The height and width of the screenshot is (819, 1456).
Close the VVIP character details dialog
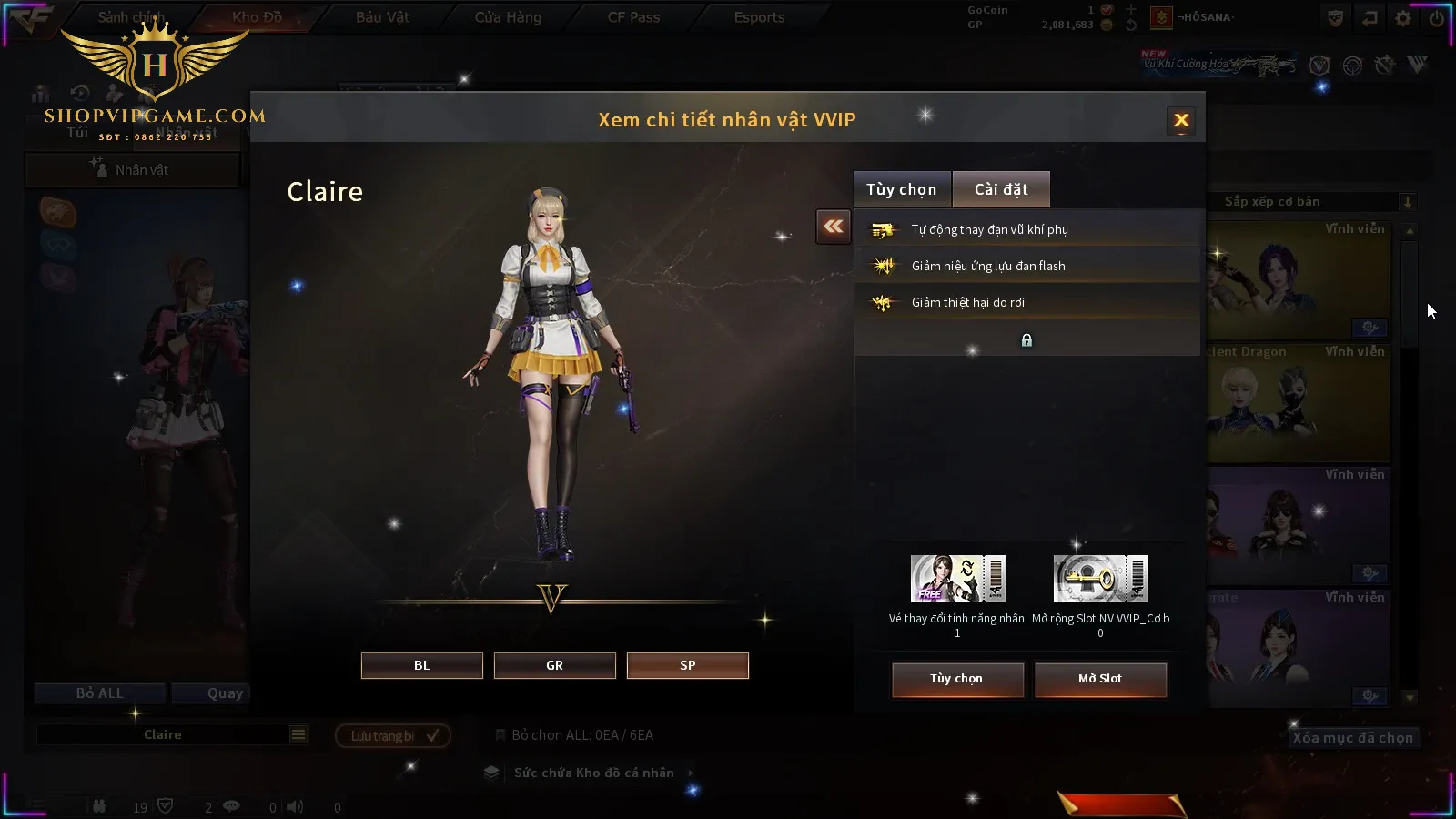[1181, 120]
